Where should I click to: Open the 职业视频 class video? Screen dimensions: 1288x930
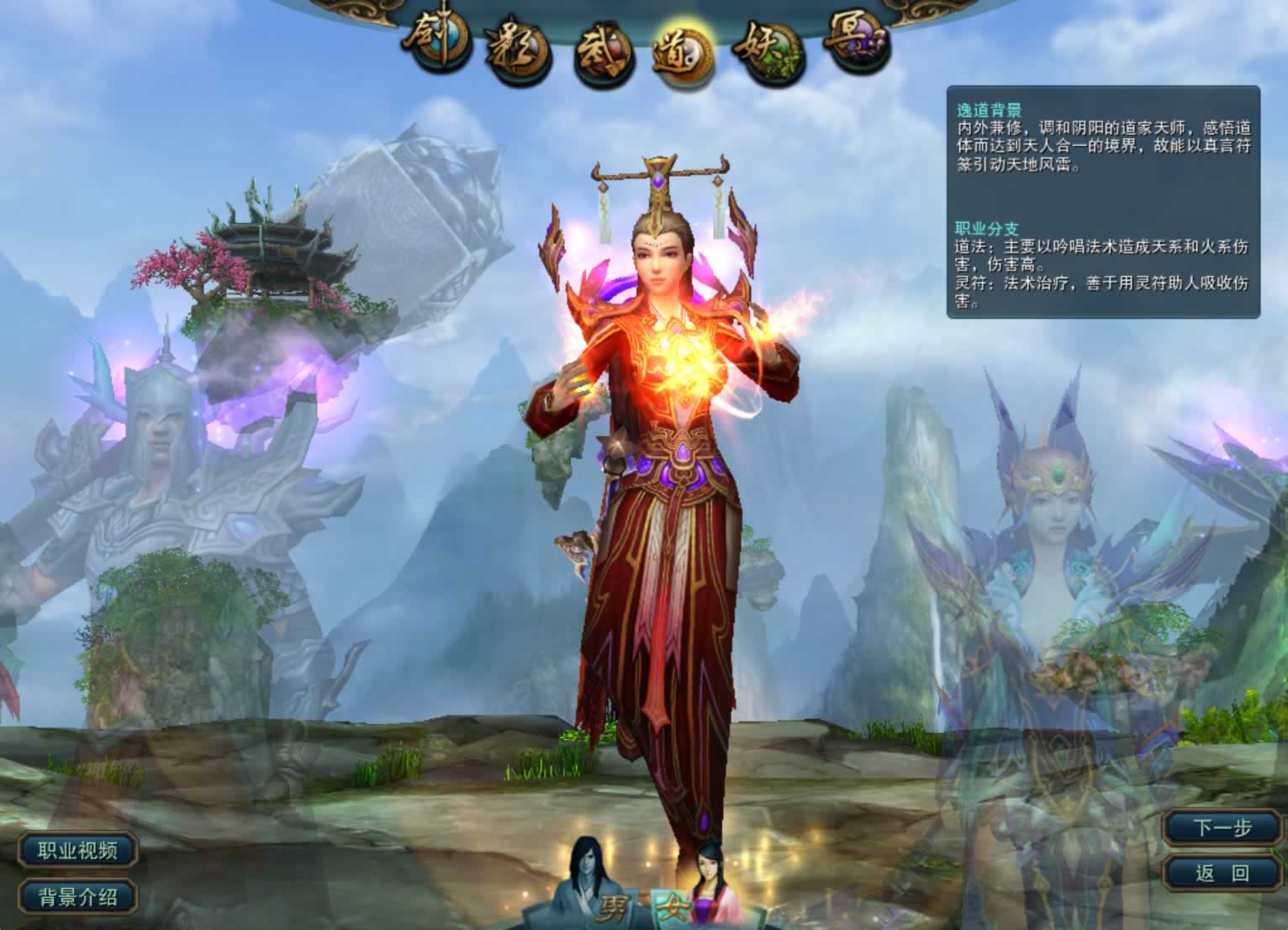tap(77, 850)
